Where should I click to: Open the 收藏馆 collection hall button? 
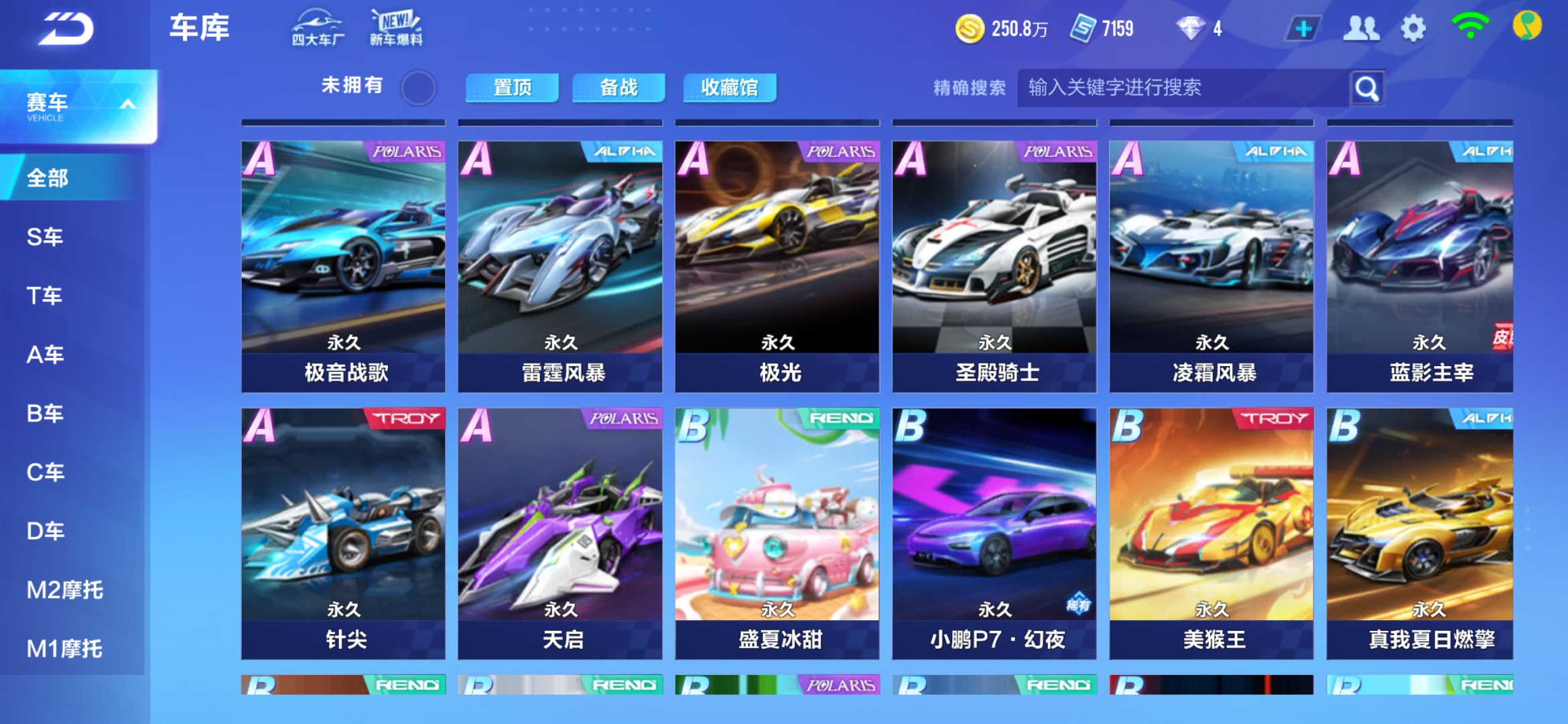click(729, 87)
